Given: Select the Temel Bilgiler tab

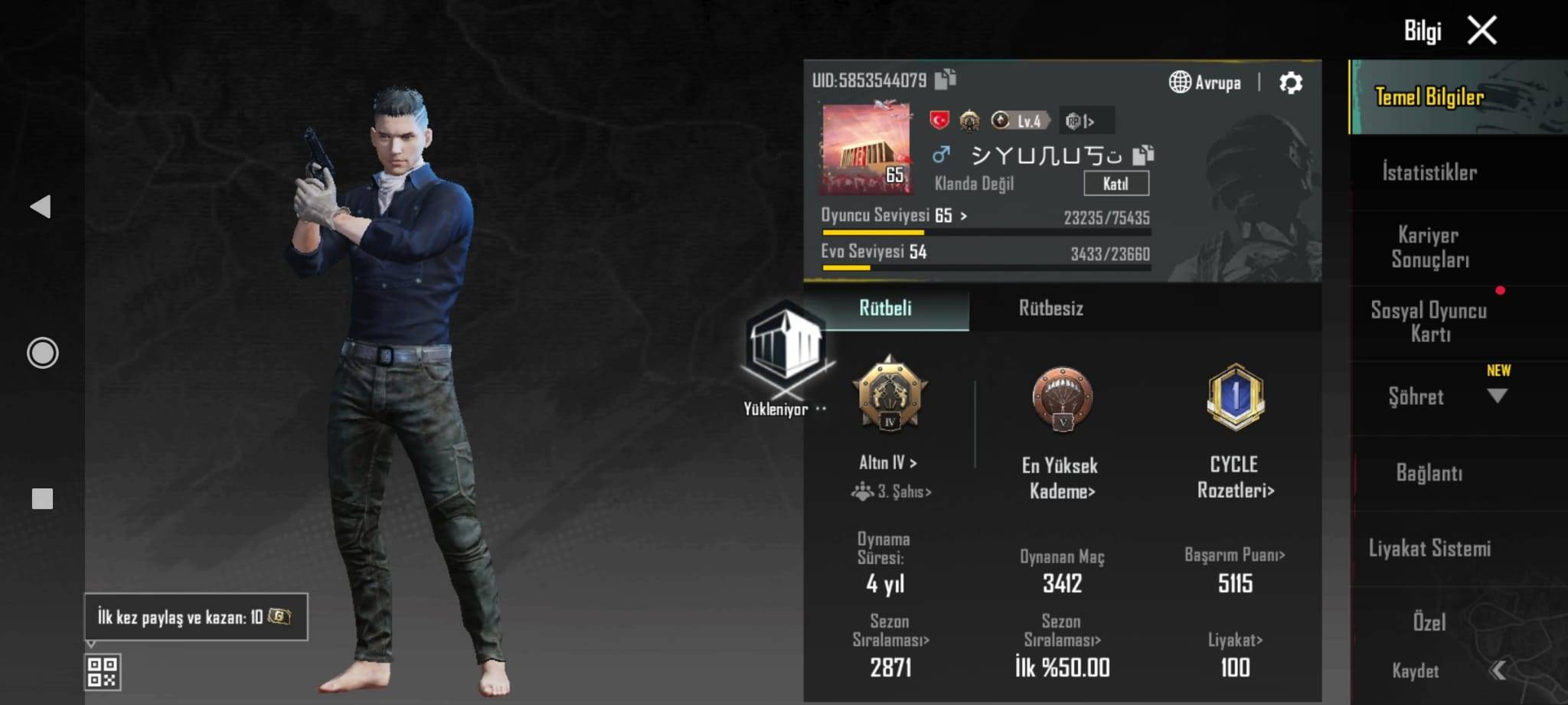Looking at the screenshot, I should (1429, 97).
